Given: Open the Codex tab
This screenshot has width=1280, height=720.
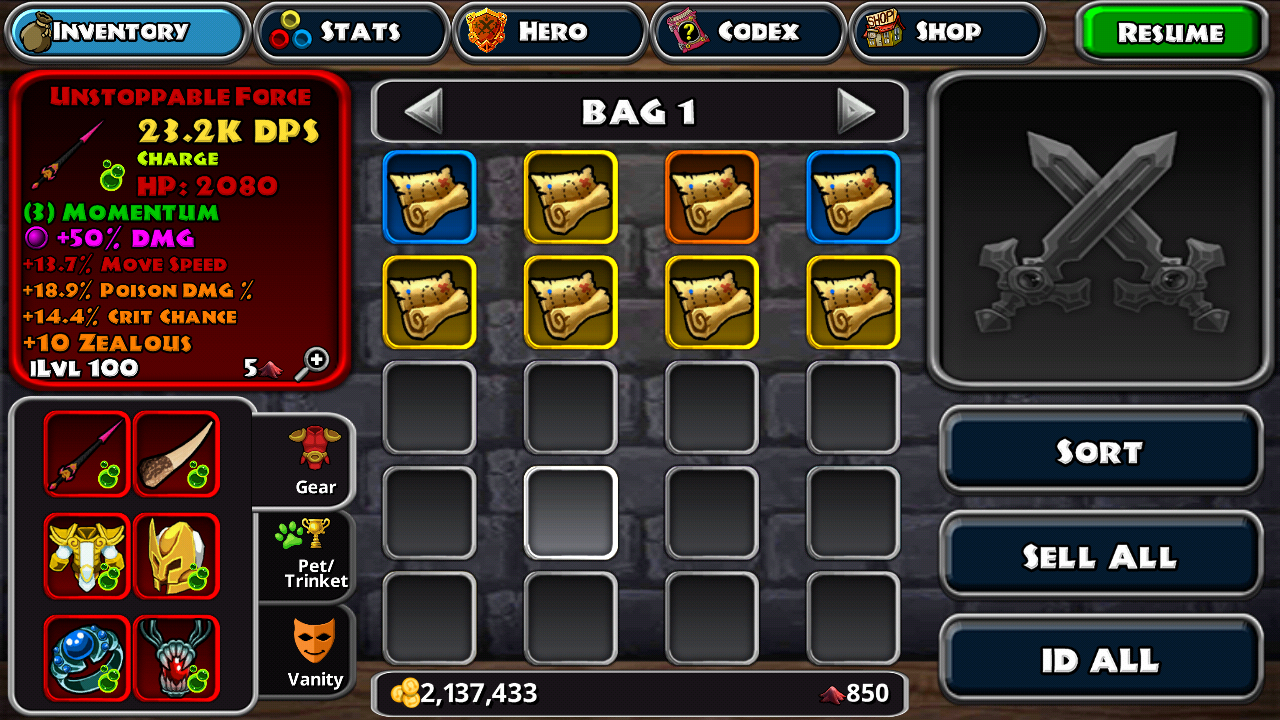Looking at the screenshot, I should [749, 32].
